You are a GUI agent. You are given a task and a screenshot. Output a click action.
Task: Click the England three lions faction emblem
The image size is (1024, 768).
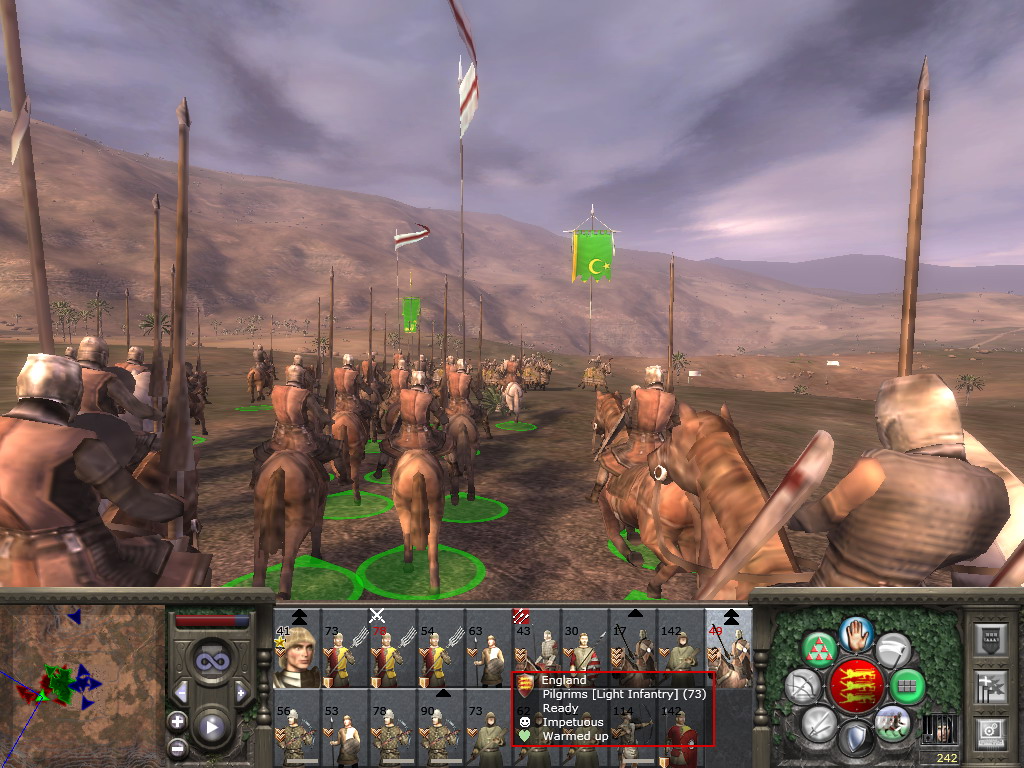coord(856,686)
